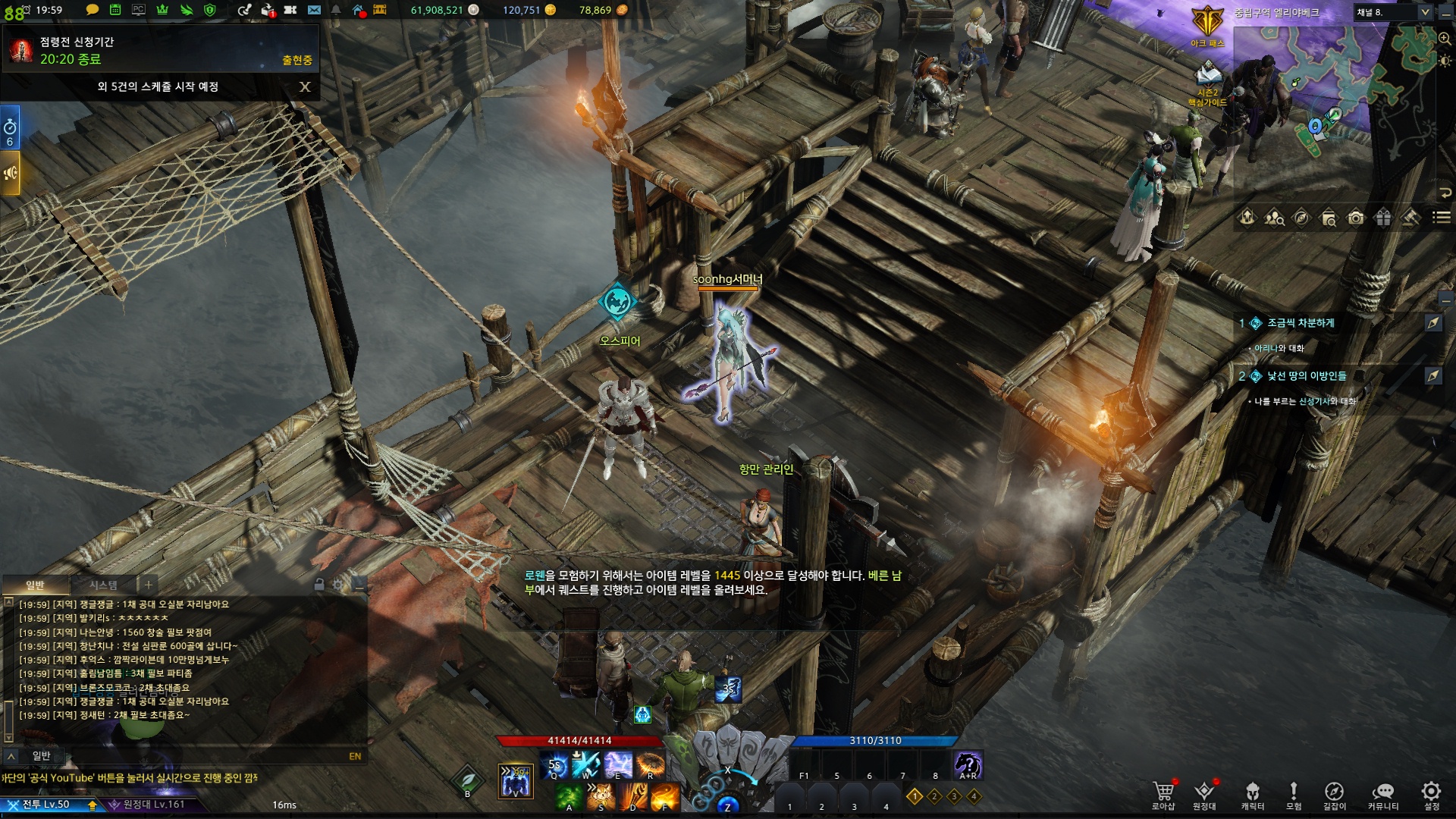The height and width of the screenshot is (819, 1456).
Task: Click the chat input field
Action: (190, 756)
